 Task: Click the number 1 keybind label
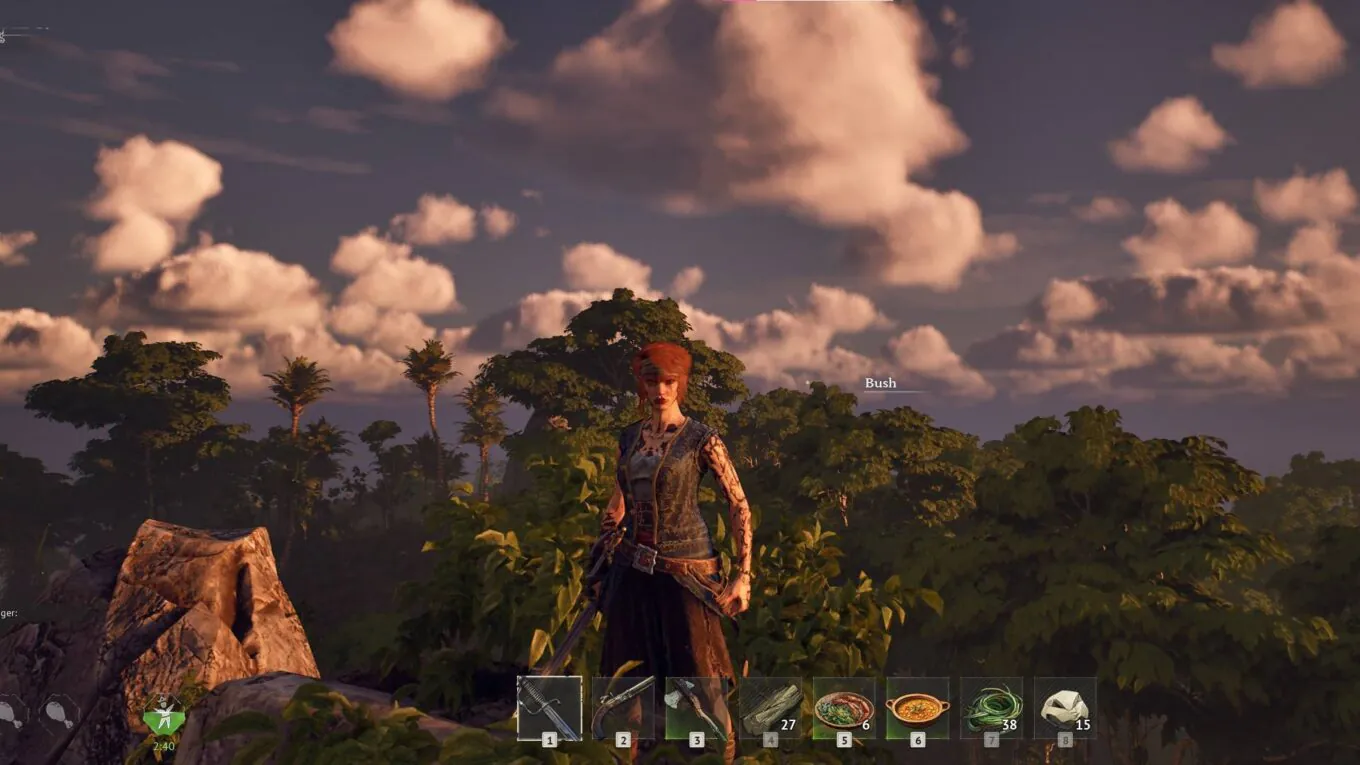(x=549, y=742)
